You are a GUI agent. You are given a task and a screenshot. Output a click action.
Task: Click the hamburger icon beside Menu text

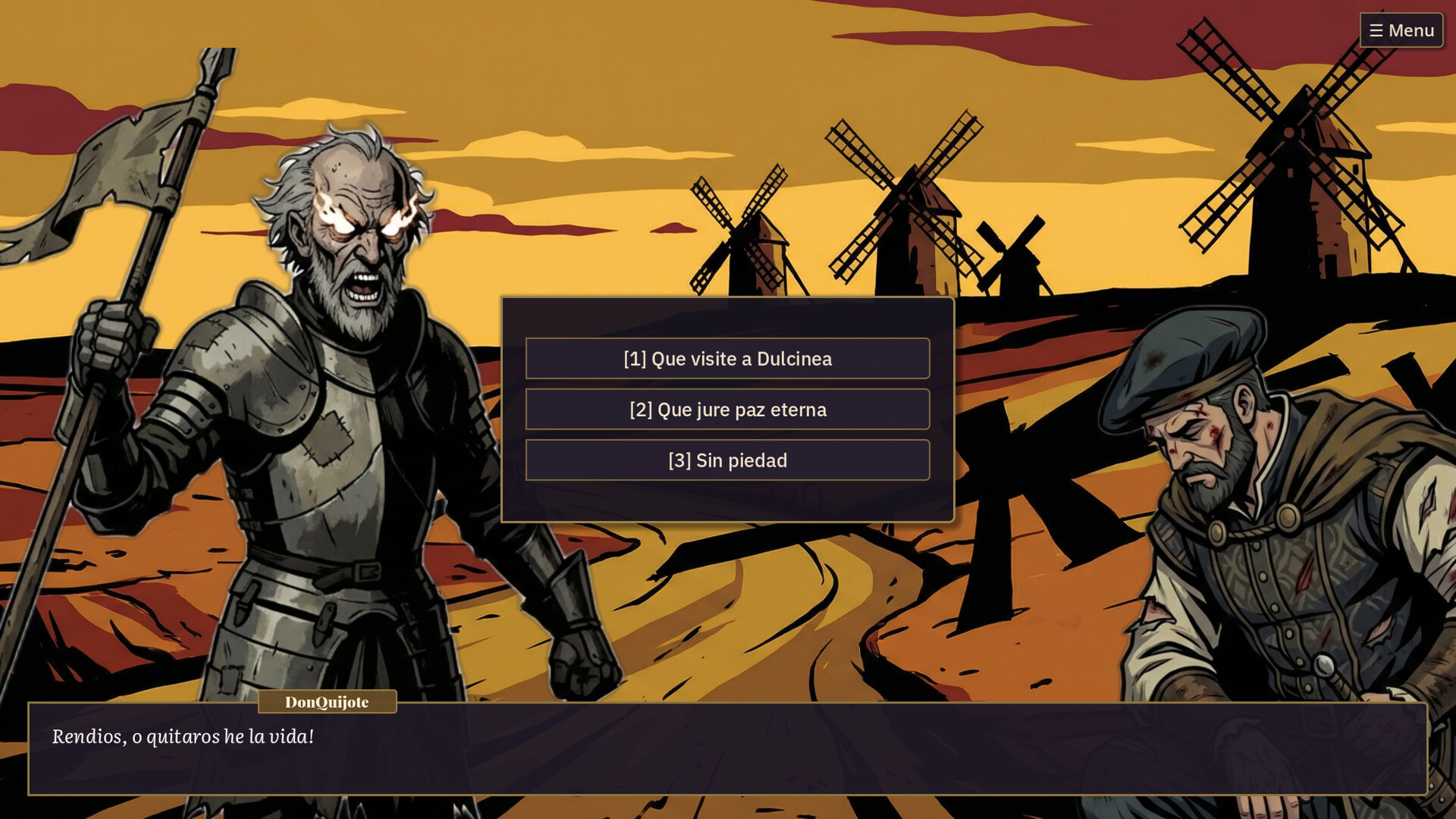(x=1377, y=30)
